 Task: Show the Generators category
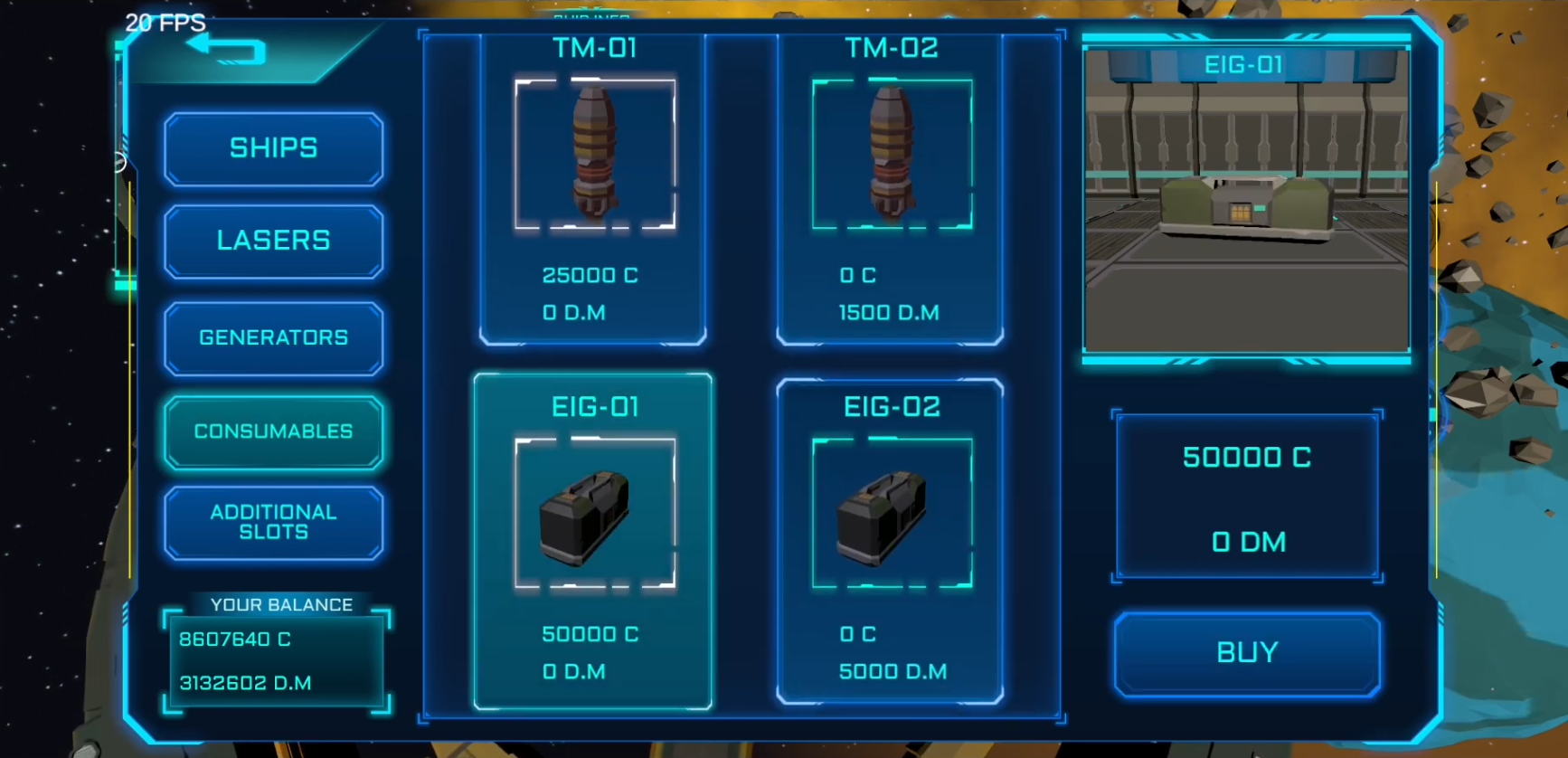tap(273, 337)
